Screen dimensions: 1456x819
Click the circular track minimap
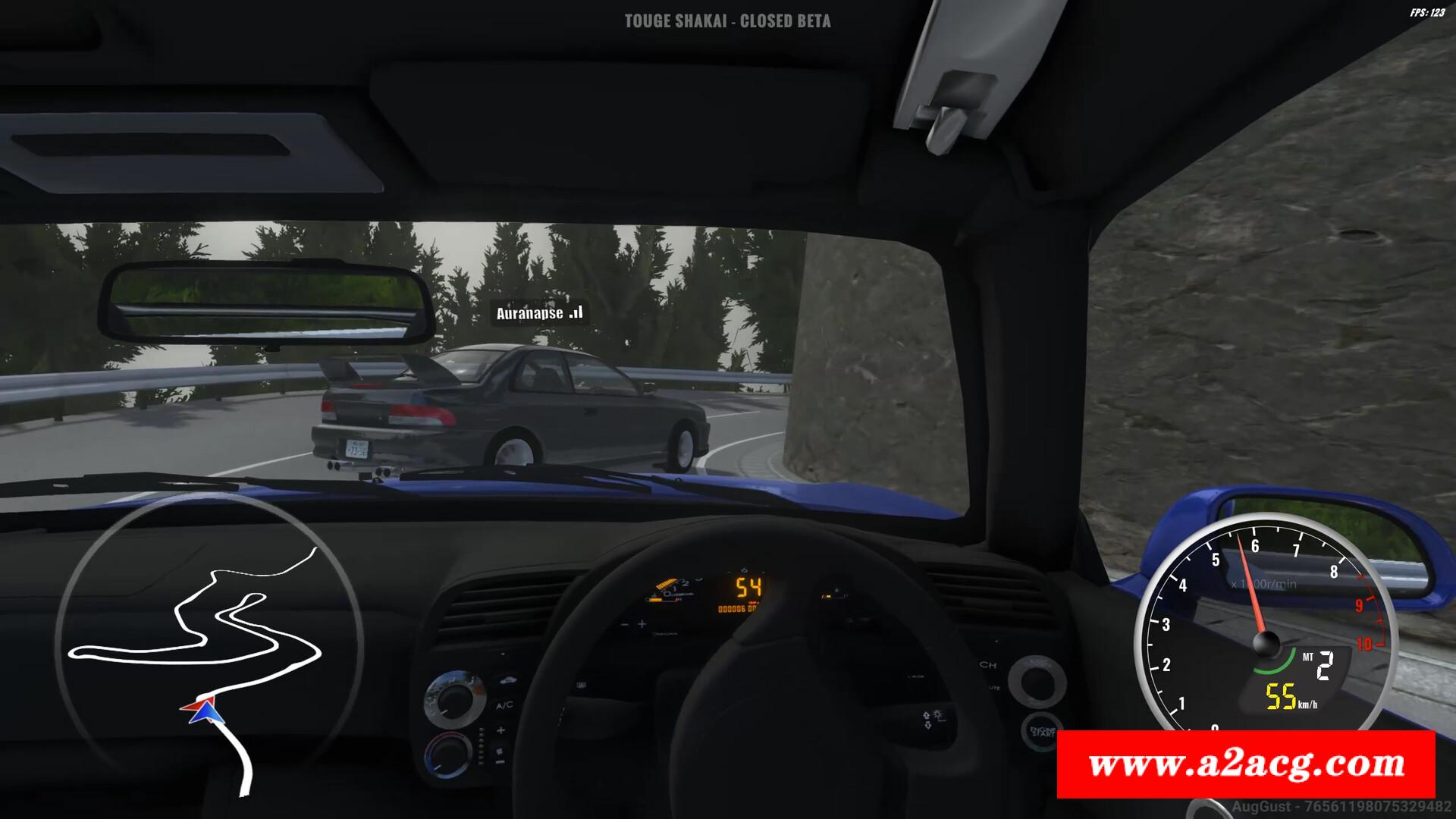(209, 643)
